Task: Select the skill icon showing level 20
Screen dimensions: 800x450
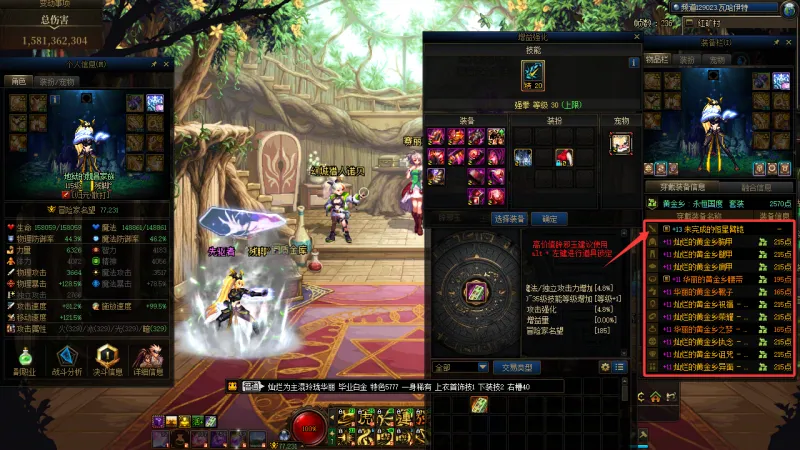Action: 533,73
